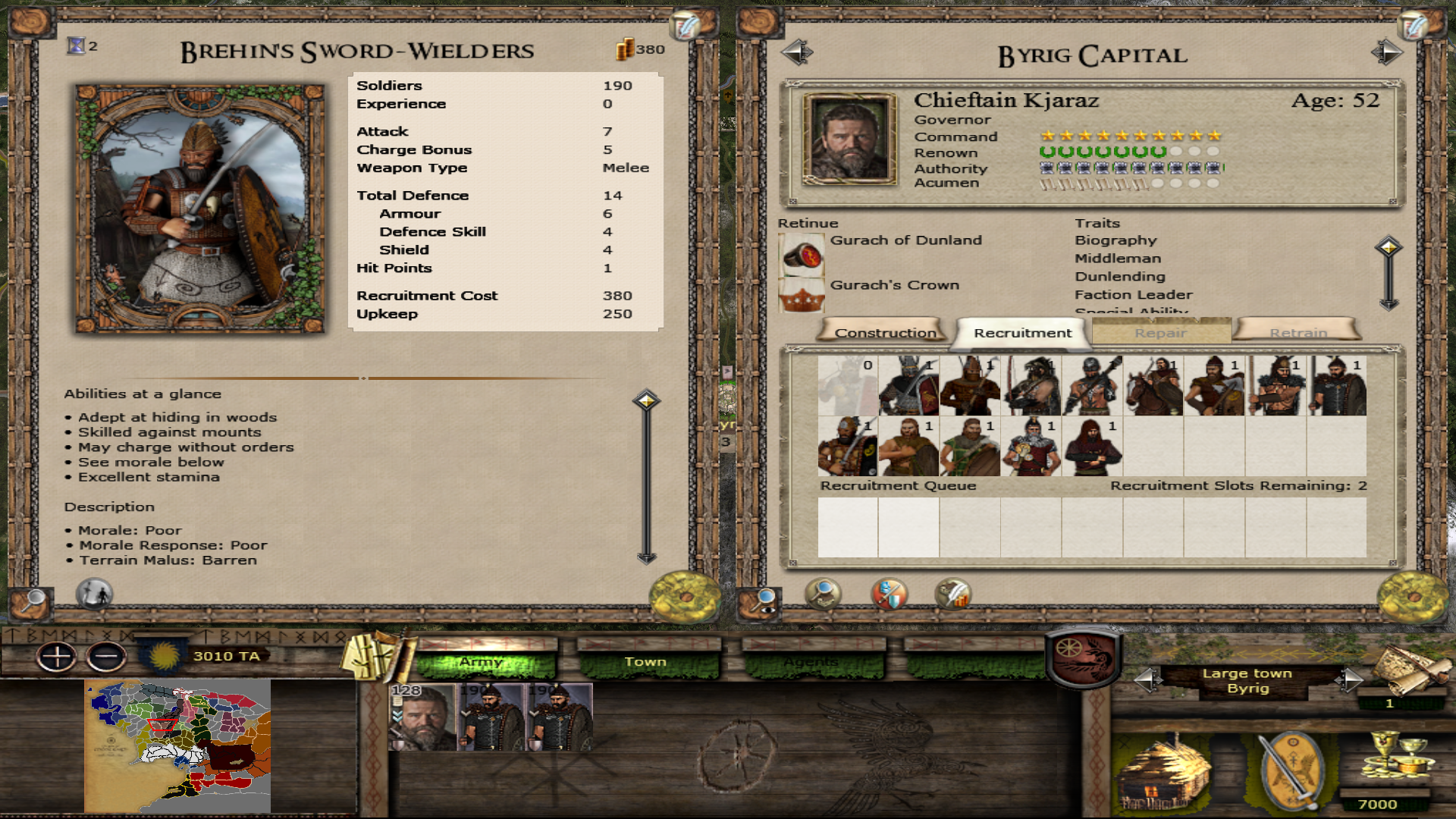Go to previous settlement with left arrow
Screen dimensions: 1456x819
(x=797, y=52)
